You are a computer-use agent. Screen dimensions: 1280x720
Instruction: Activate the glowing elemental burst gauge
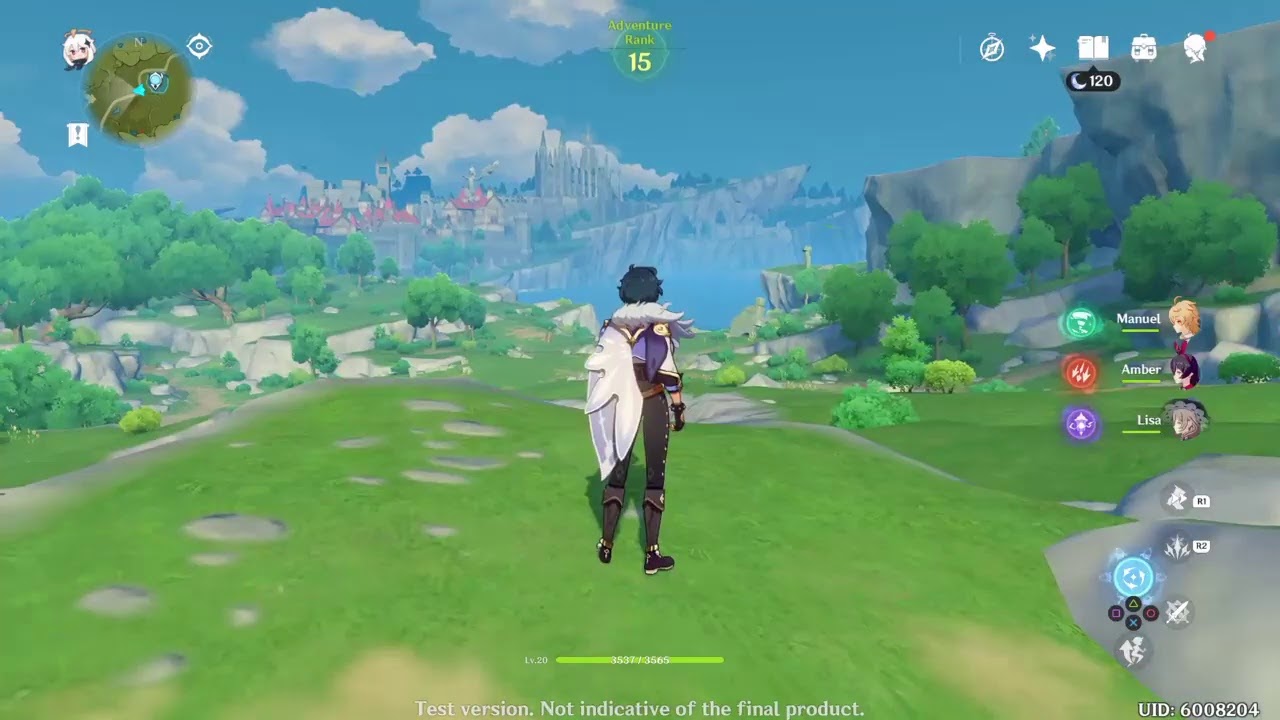coord(1132,575)
